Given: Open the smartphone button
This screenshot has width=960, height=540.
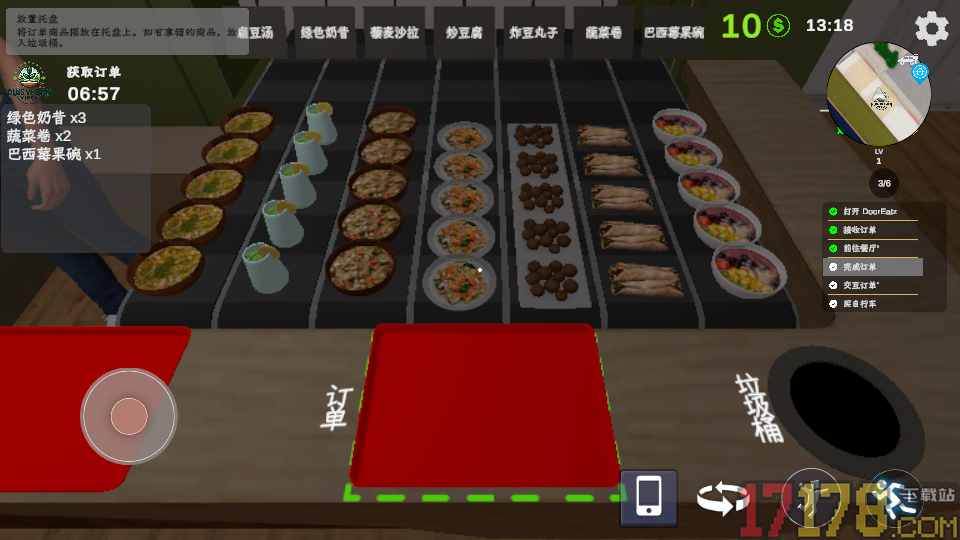Looking at the screenshot, I should (648, 497).
